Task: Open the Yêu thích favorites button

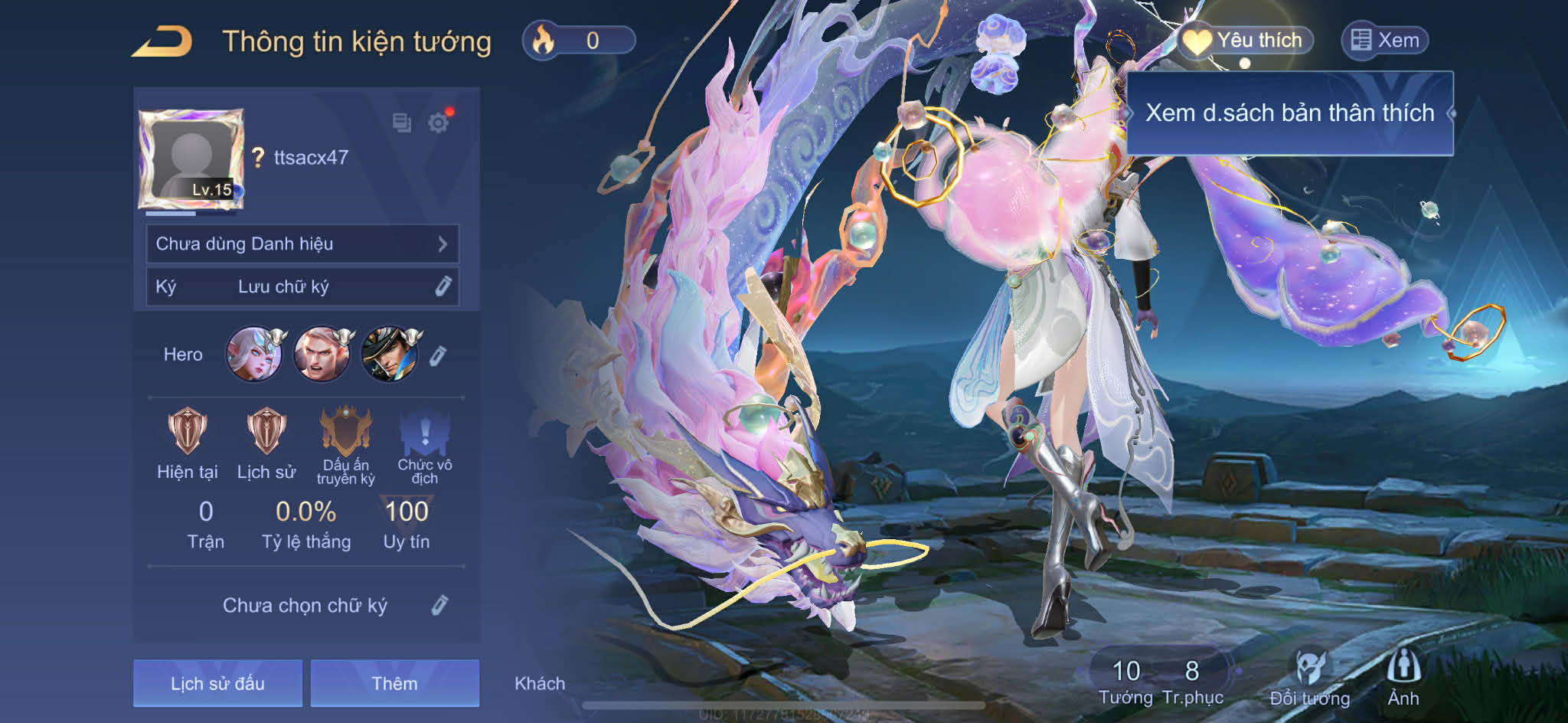Action: 1246,40
